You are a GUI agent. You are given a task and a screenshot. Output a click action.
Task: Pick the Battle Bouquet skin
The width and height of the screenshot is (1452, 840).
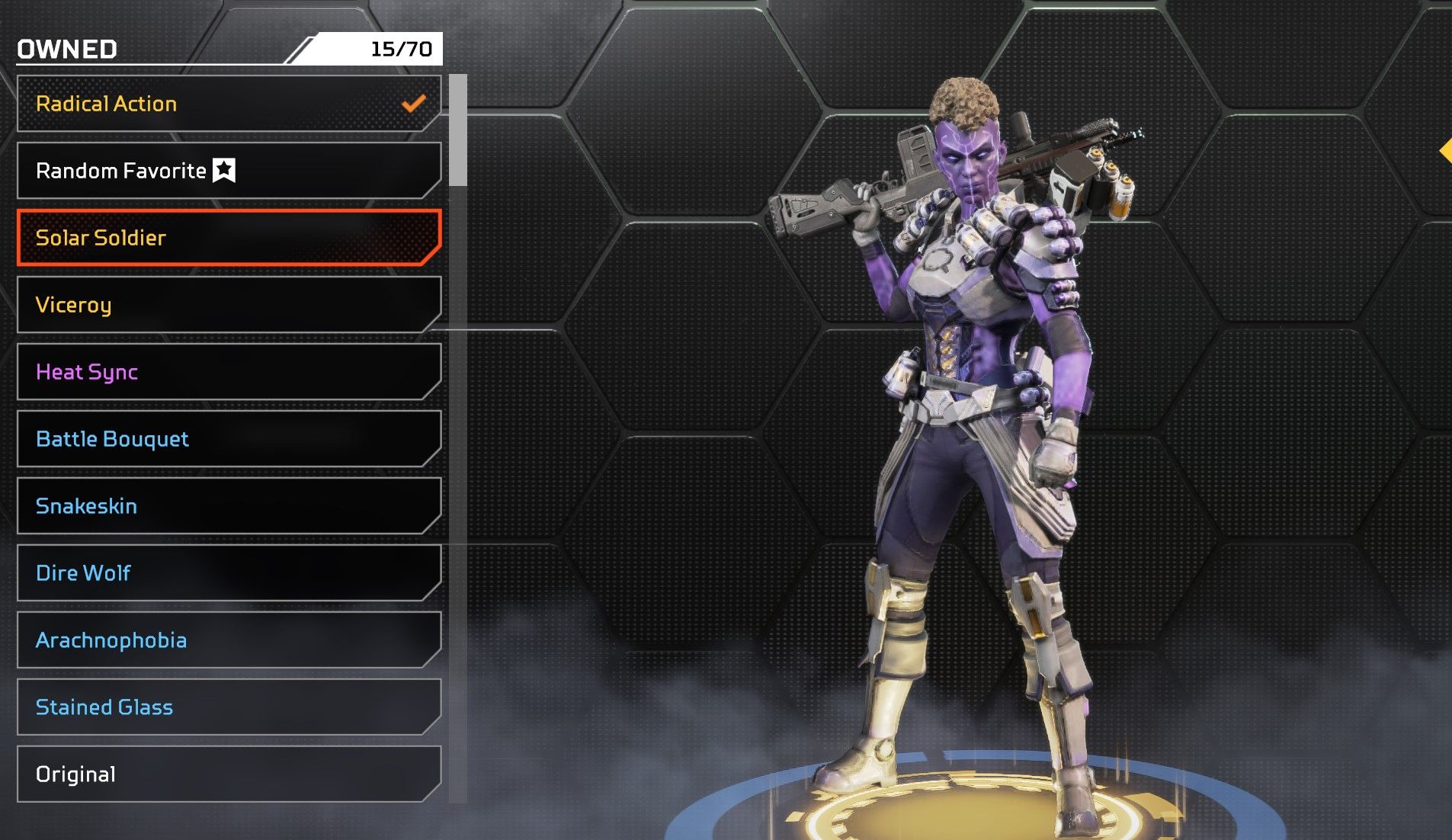coord(229,439)
